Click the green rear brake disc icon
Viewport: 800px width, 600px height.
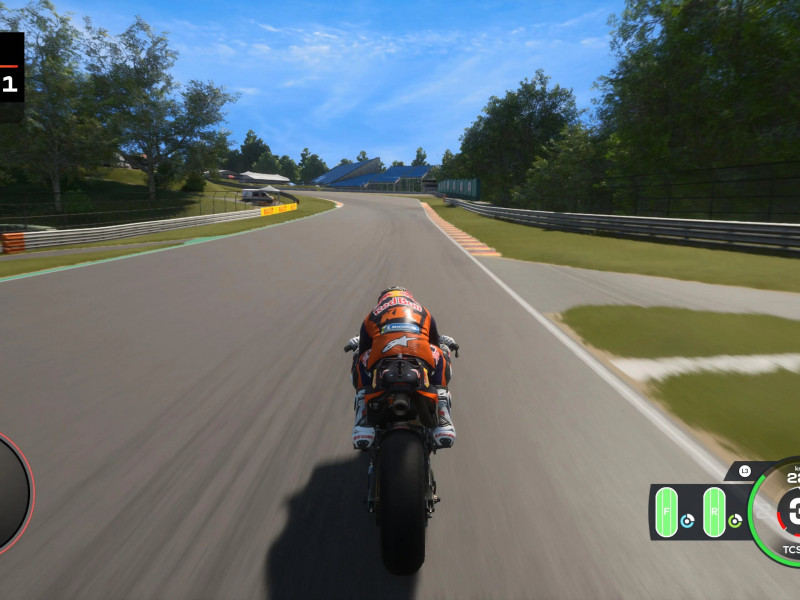(735, 521)
